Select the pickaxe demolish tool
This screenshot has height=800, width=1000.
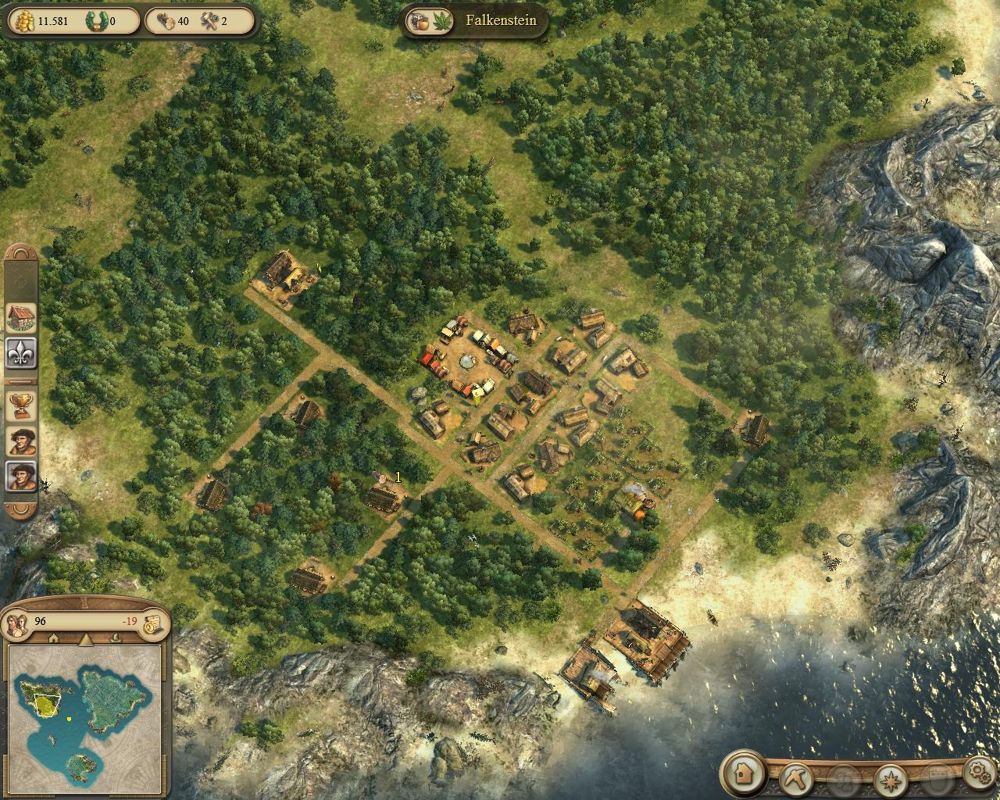(796, 776)
